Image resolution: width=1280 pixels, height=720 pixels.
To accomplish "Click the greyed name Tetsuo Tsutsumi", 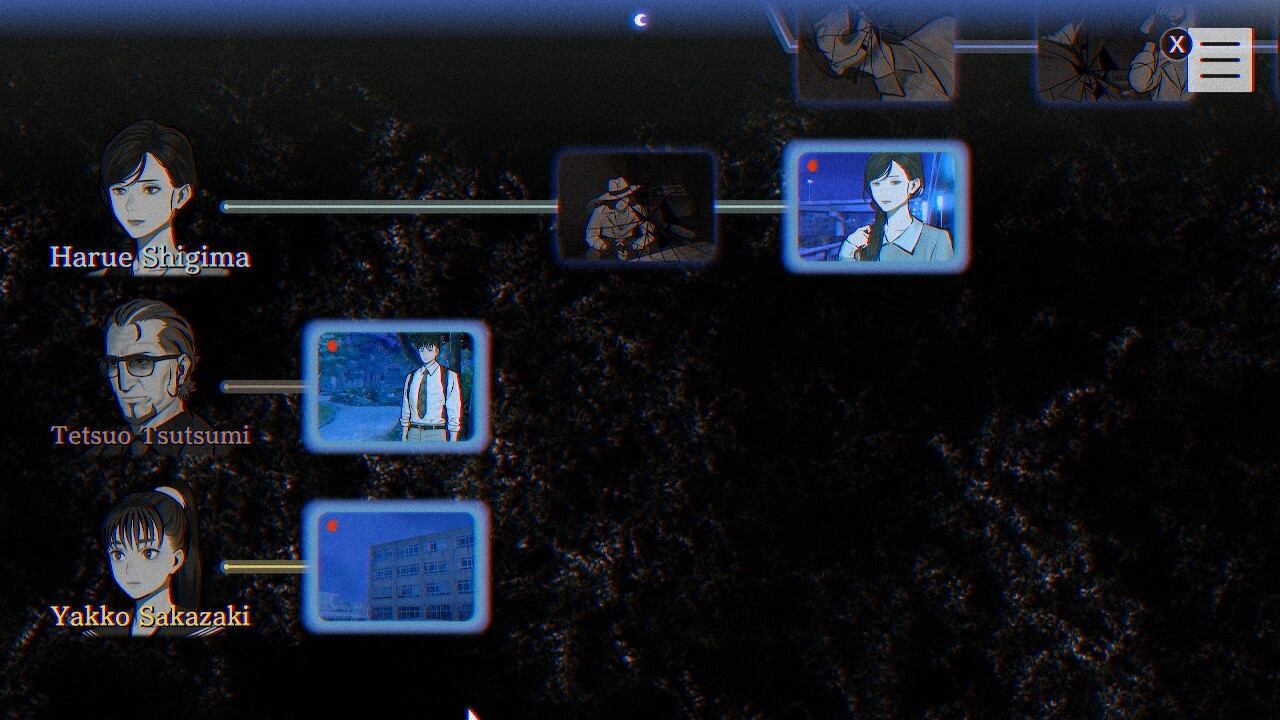I will [150, 434].
